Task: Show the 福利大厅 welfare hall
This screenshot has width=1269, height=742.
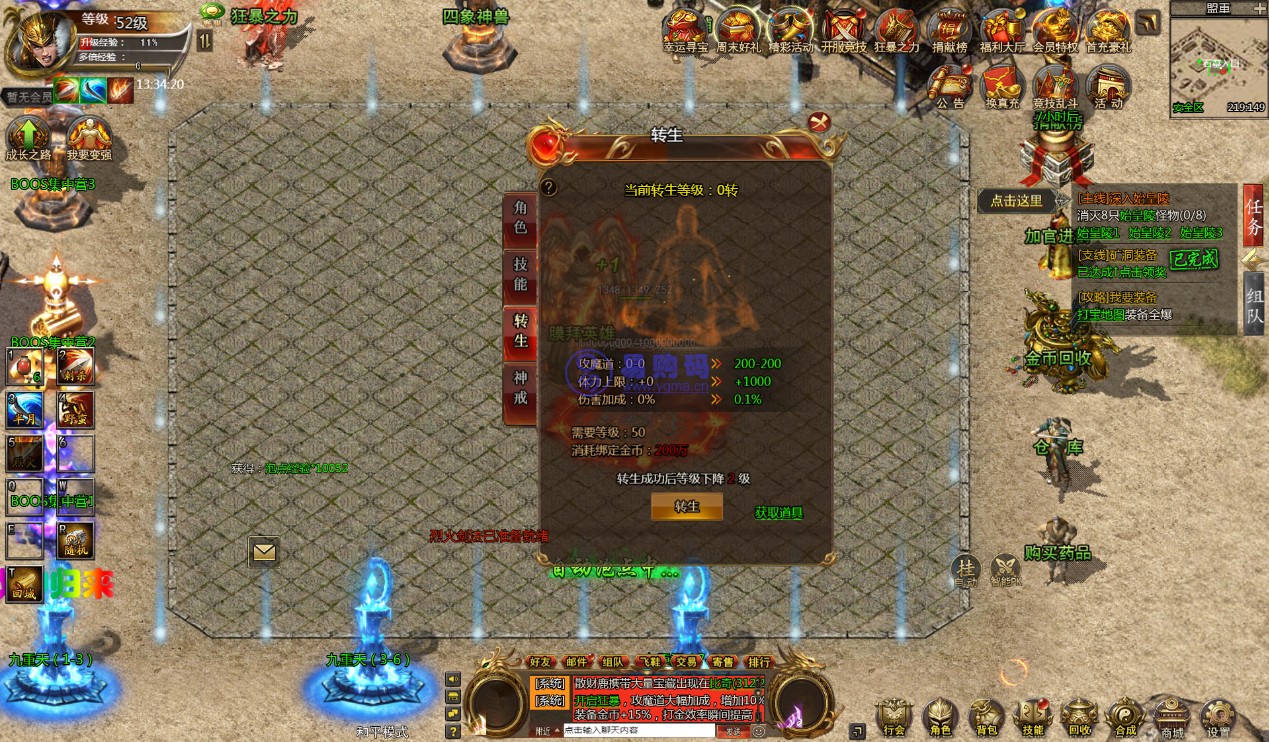Action: tap(1001, 30)
